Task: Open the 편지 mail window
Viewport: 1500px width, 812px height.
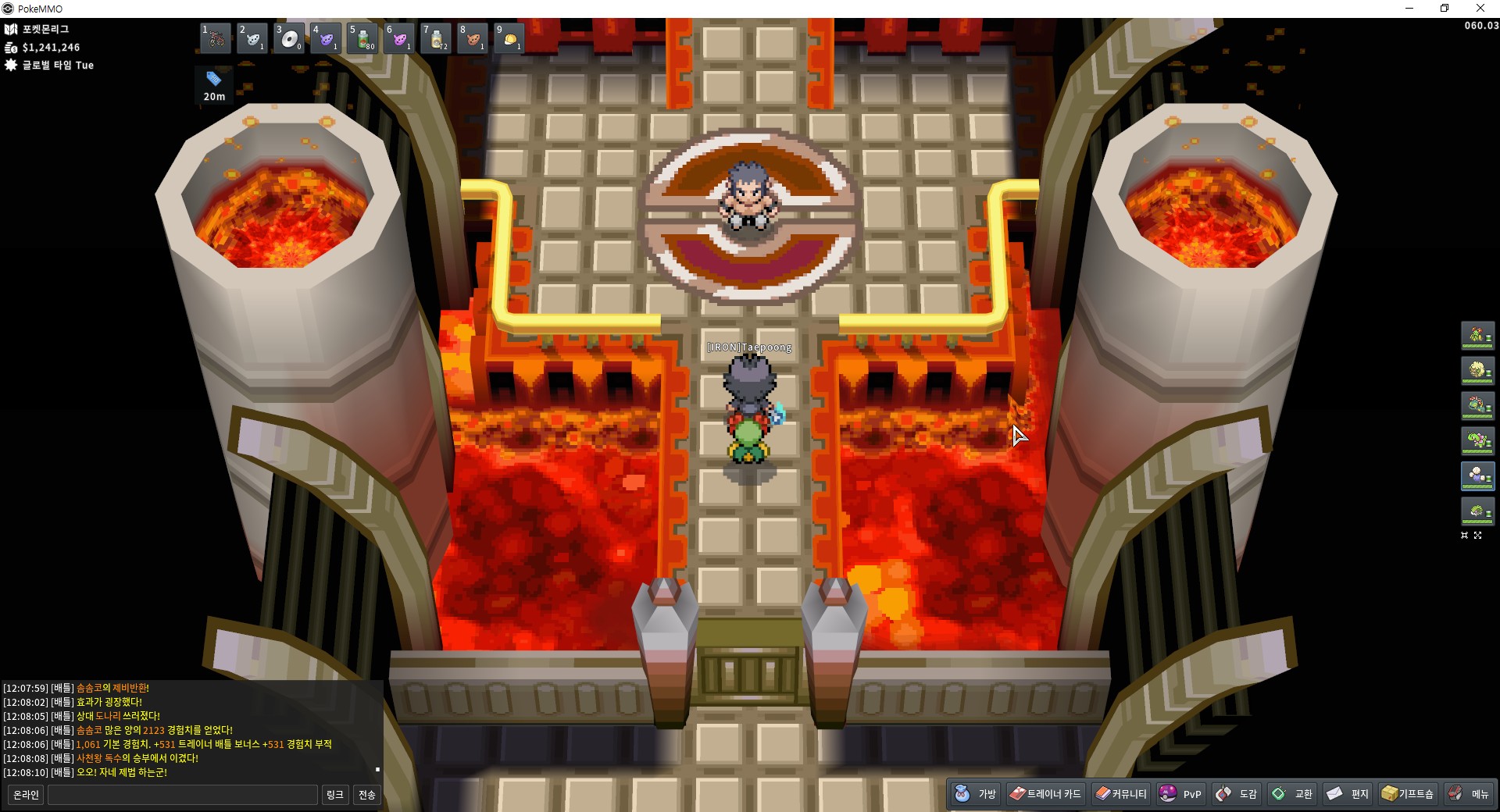Action: (1348, 794)
